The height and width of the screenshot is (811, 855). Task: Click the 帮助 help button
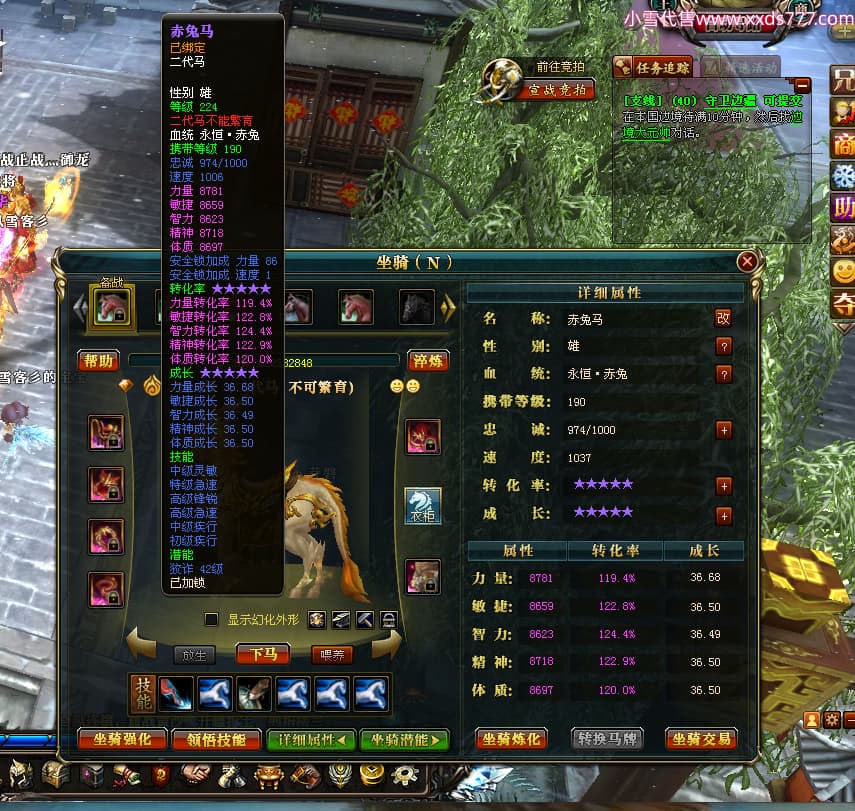[x=99, y=361]
